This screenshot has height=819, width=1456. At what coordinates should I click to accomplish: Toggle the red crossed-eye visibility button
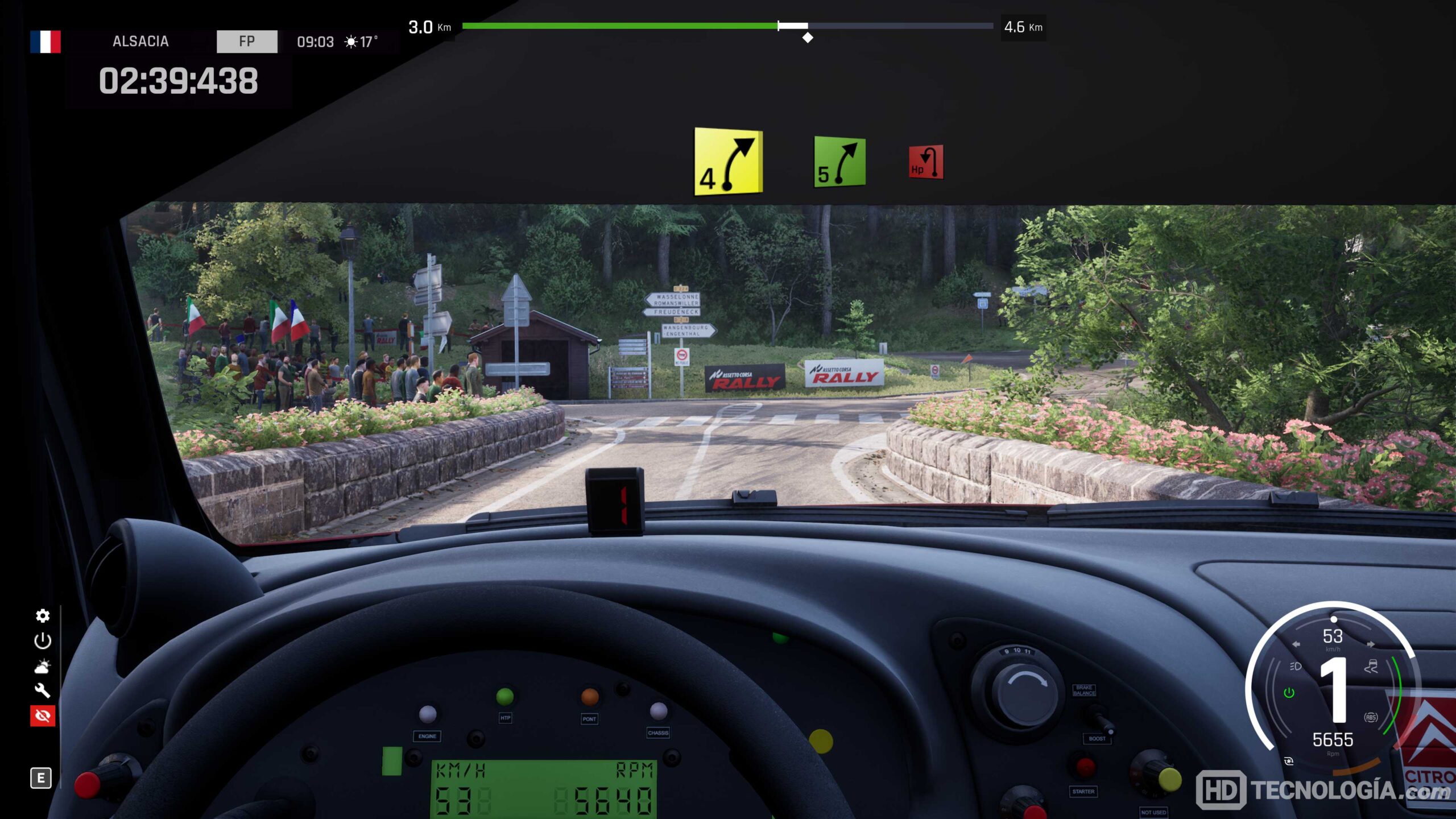43,715
